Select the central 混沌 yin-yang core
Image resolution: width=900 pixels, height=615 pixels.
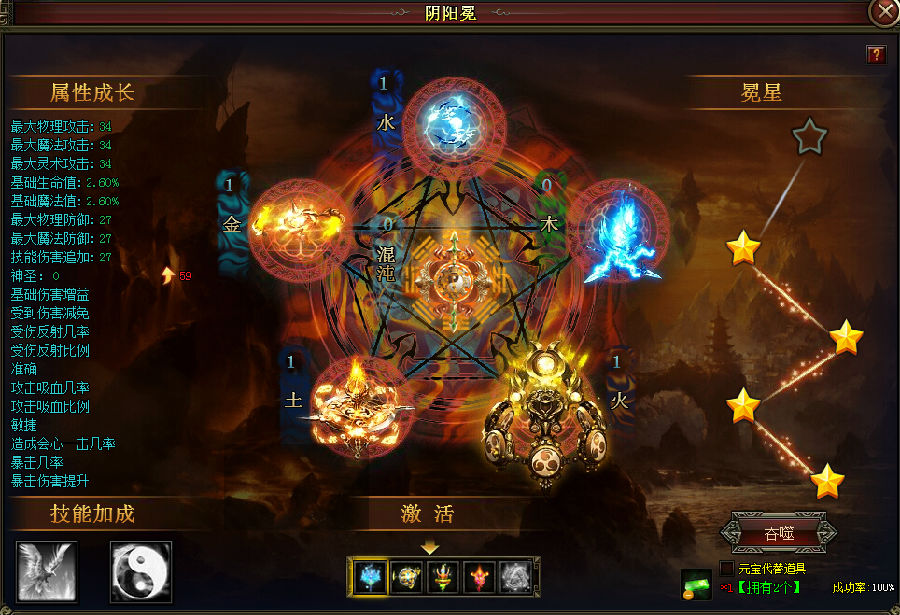click(x=454, y=276)
